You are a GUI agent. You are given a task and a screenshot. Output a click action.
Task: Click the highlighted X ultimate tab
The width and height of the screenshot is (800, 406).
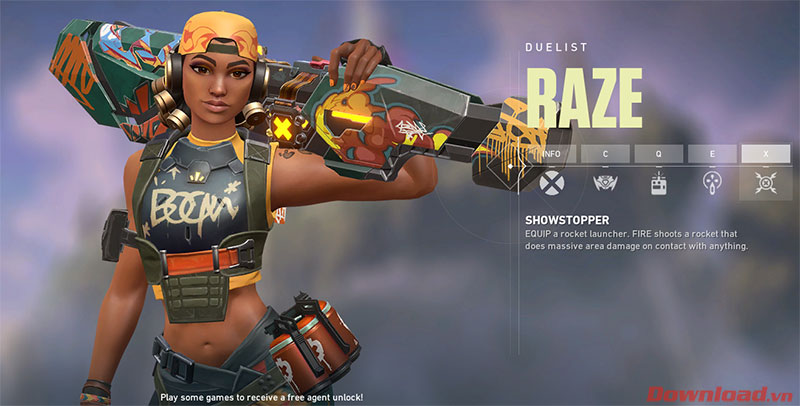(766, 154)
